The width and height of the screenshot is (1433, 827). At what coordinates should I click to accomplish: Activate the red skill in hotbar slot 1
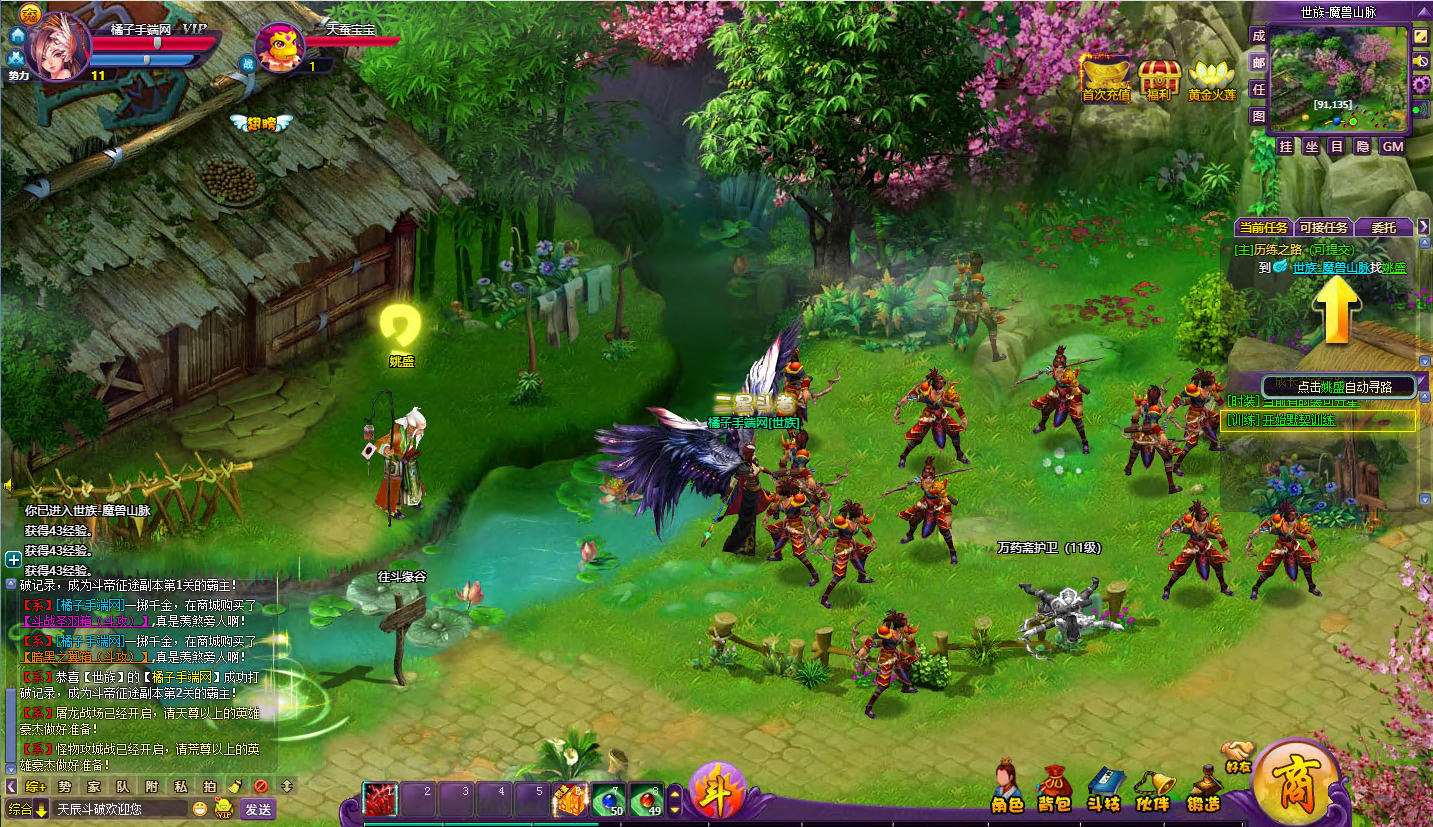379,800
